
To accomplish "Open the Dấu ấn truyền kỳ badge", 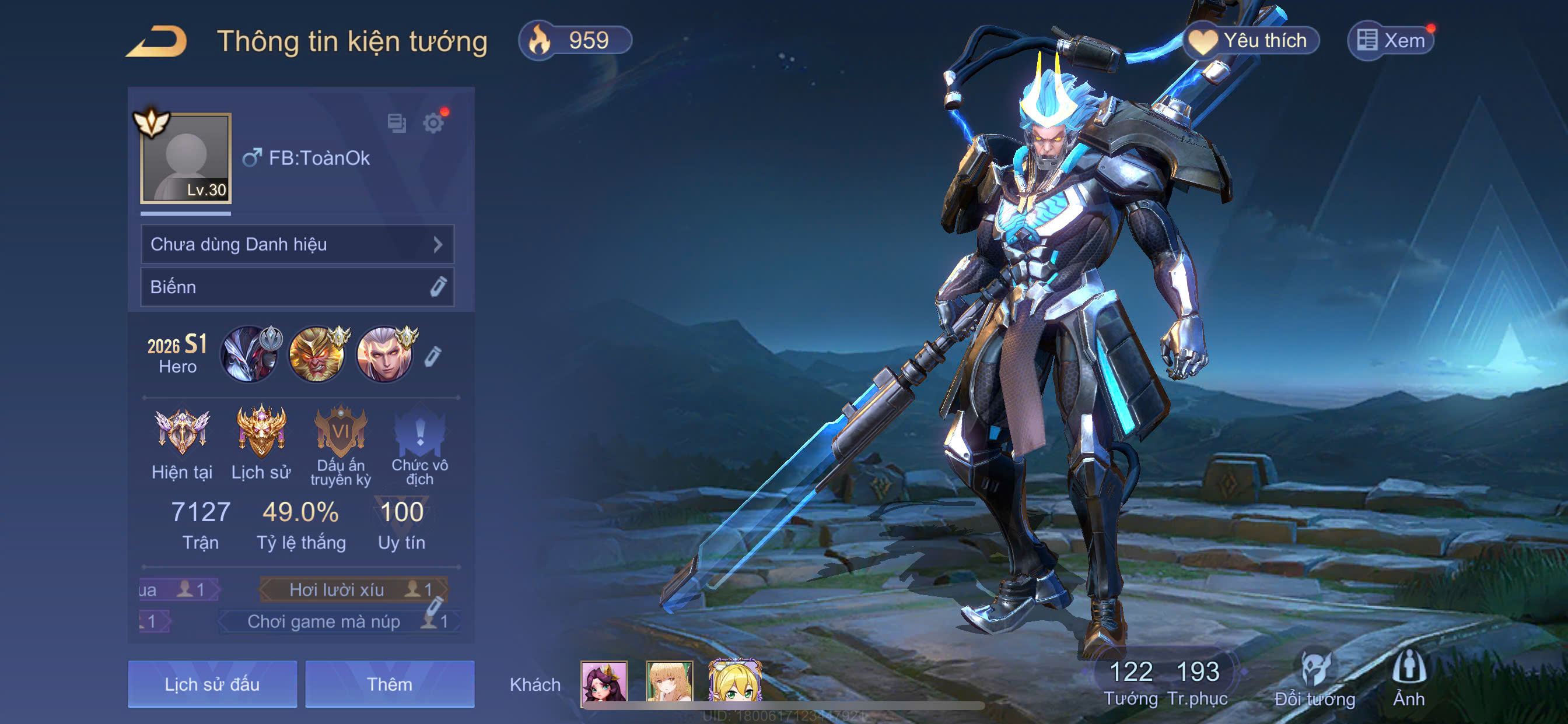I will click(340, 444).
